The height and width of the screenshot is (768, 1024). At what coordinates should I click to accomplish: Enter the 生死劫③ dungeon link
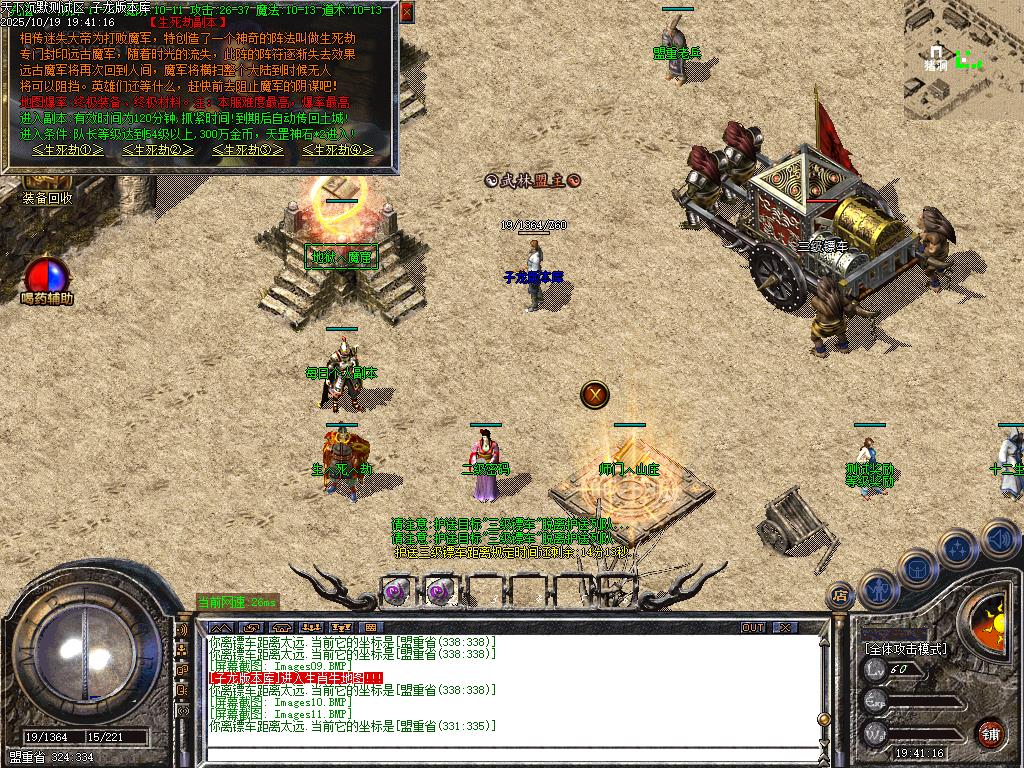coord(248,150)
